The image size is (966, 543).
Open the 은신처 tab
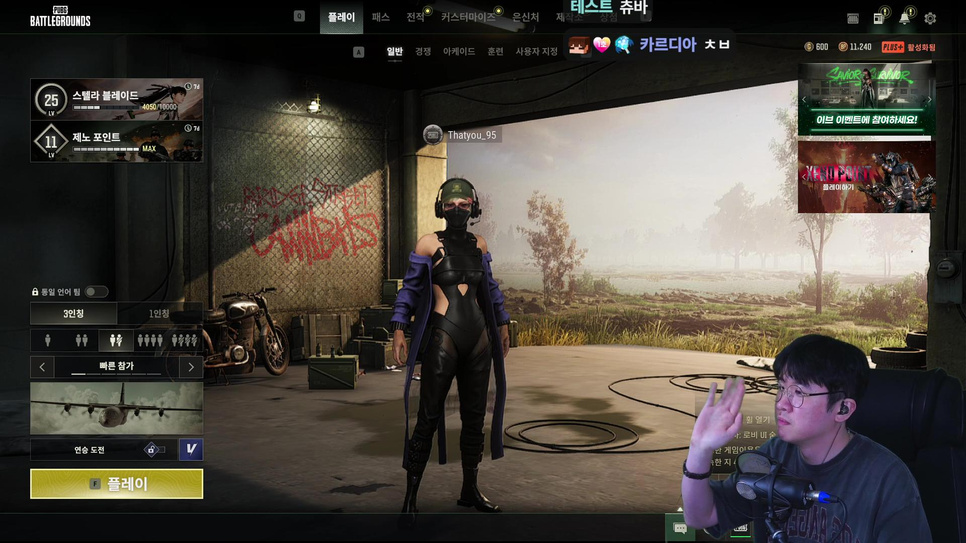(525, 18)
